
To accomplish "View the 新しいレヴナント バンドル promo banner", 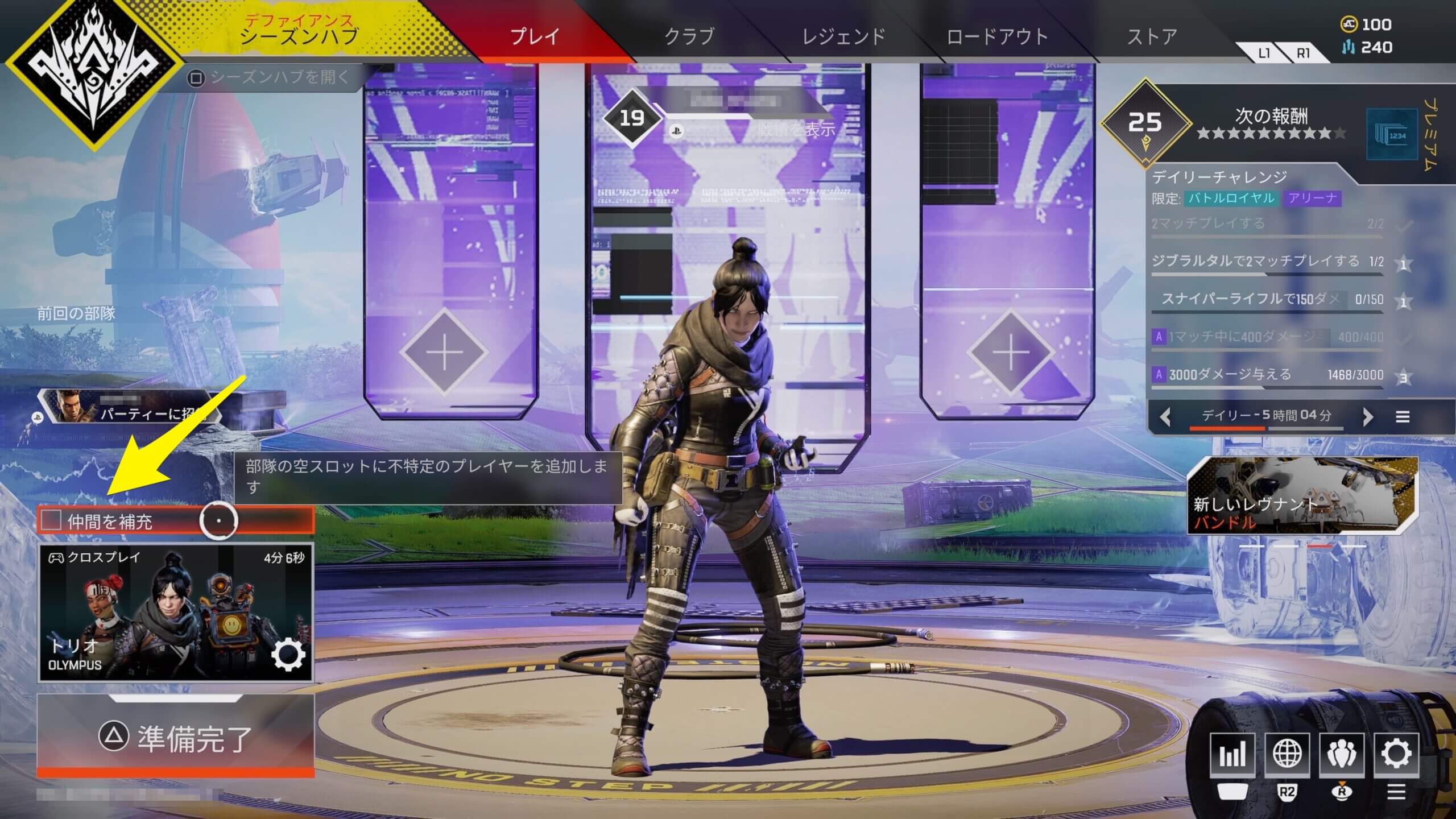I will click(1302, 496).
